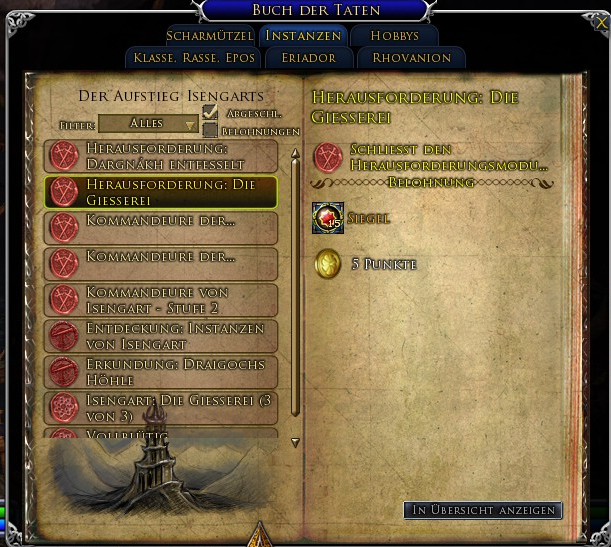Select Herausforderung: Dargnákh entfesselt entry
Image resolution: width=611 pixels, height=547 pixels.
click(x=161, y=155)
